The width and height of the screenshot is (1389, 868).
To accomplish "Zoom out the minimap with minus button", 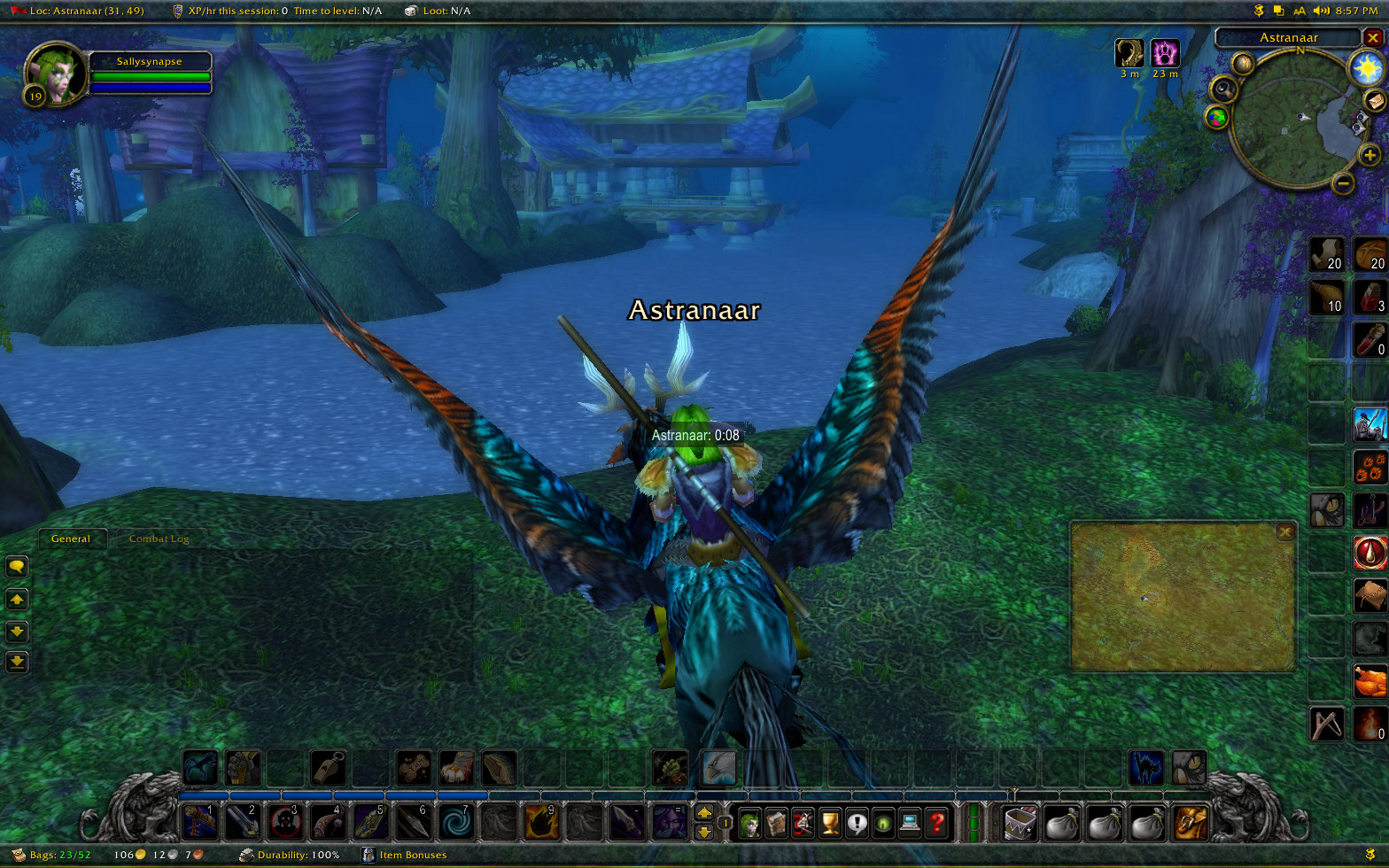I will pyautogui.click(x=1344, y=183).
